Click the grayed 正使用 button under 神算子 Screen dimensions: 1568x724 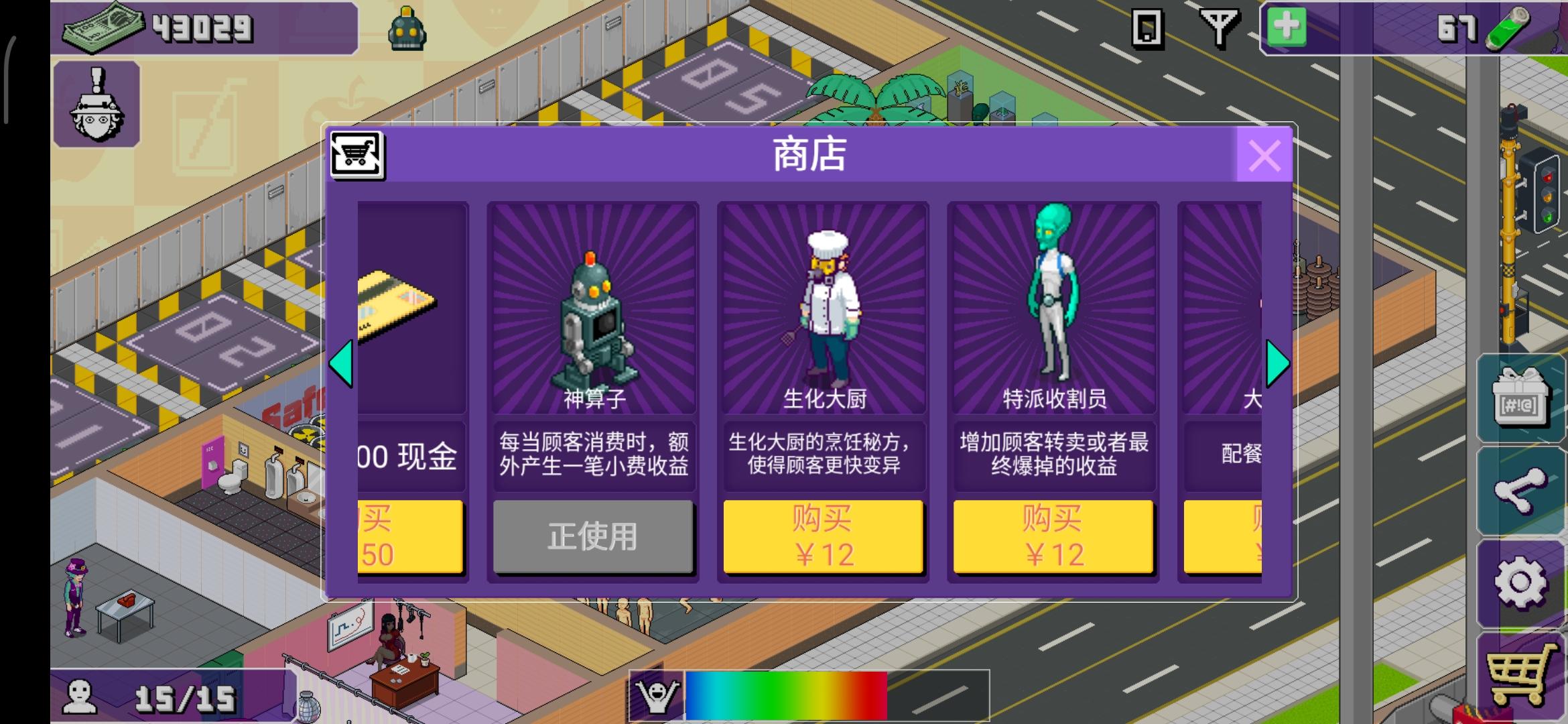tap(594, 536)
